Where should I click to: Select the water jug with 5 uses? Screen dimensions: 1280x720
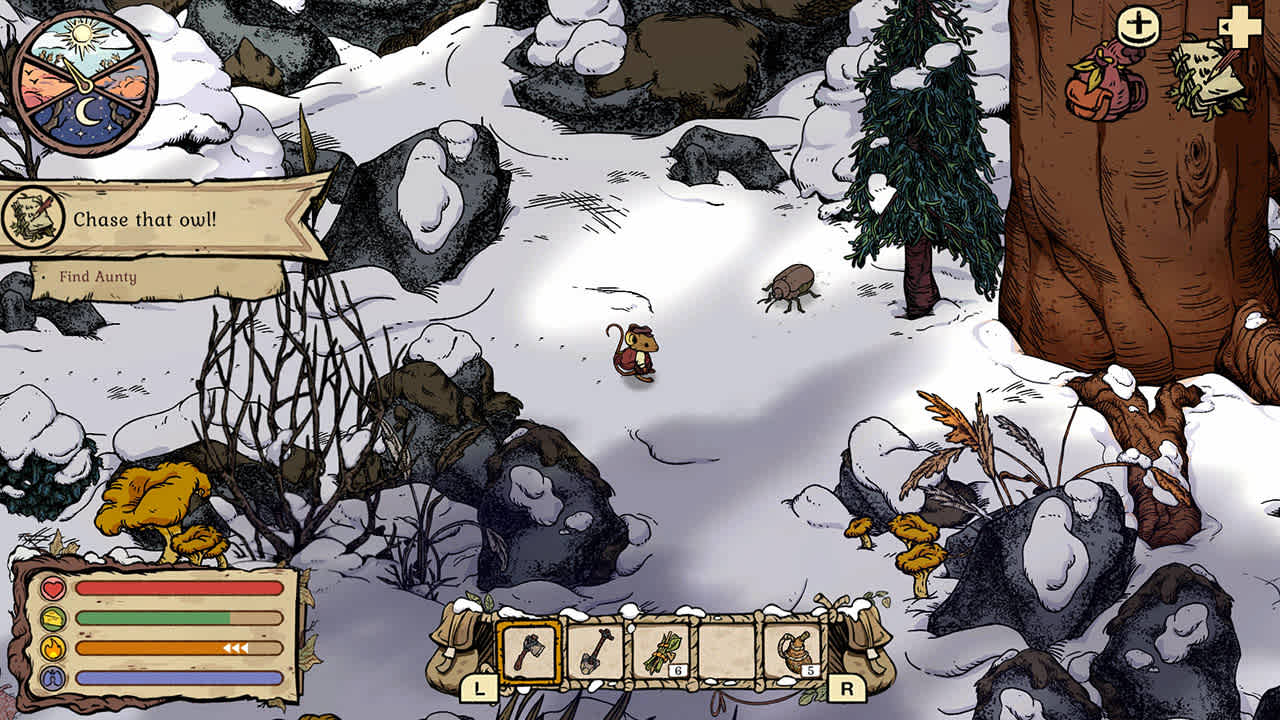(x=795, y=652)
